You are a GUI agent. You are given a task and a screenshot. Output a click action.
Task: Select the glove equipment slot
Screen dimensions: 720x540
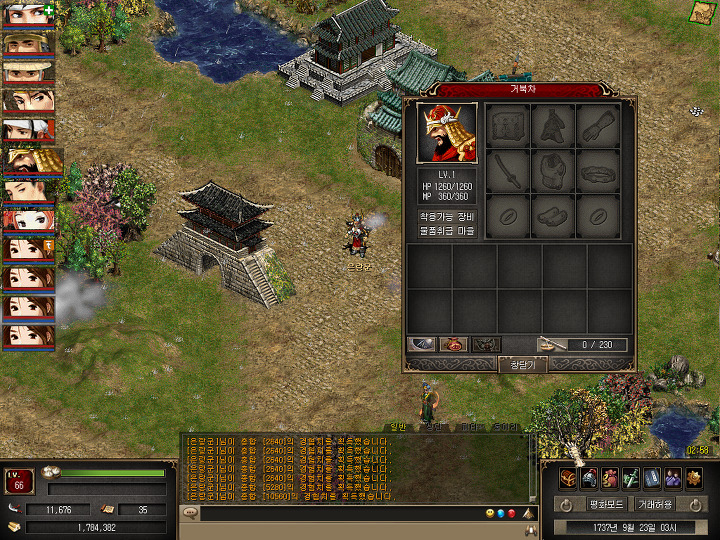[x=598, y=127]
